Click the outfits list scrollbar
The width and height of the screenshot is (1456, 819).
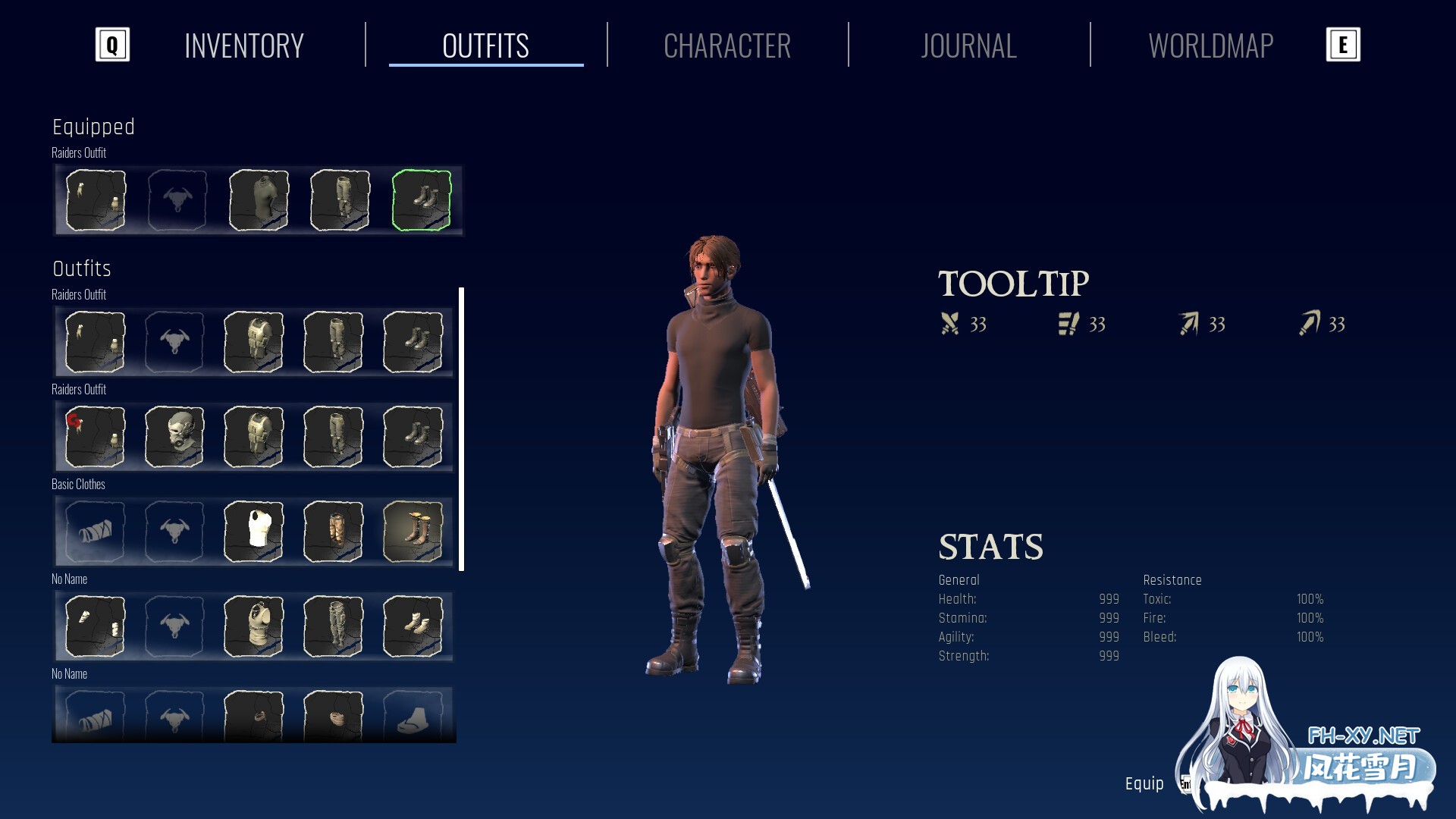[462, 428]
